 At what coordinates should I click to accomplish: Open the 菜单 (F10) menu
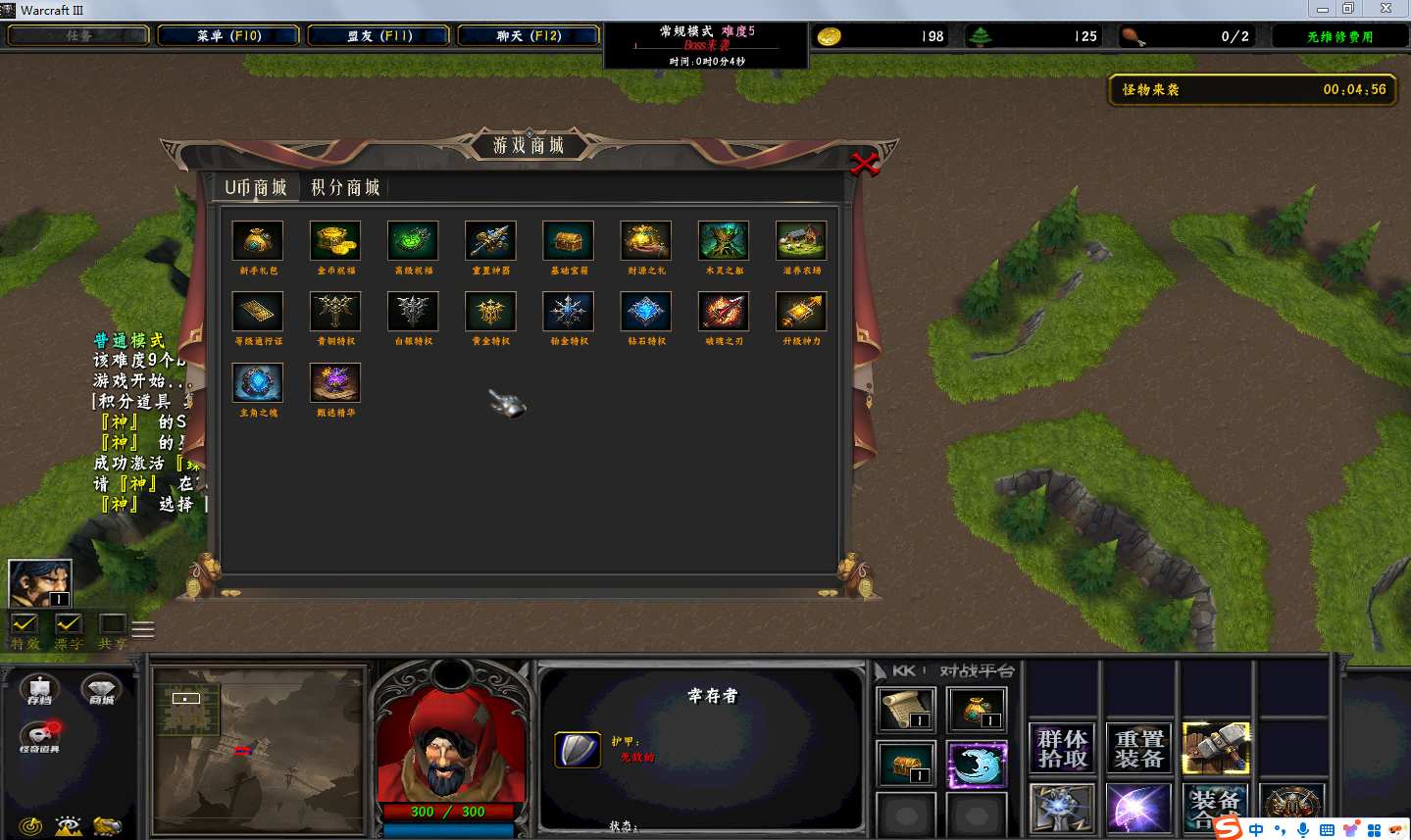click(228, 36)
